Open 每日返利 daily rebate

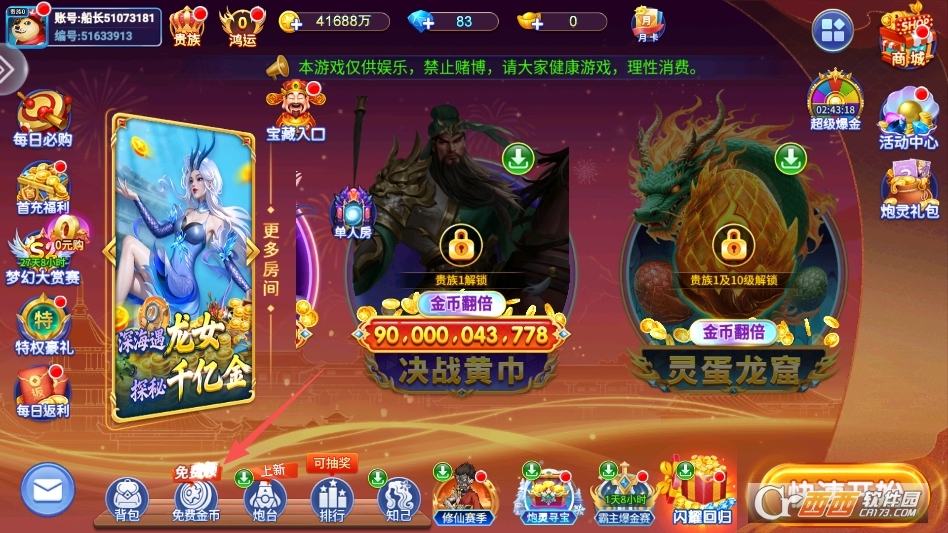tap(42, 392)
